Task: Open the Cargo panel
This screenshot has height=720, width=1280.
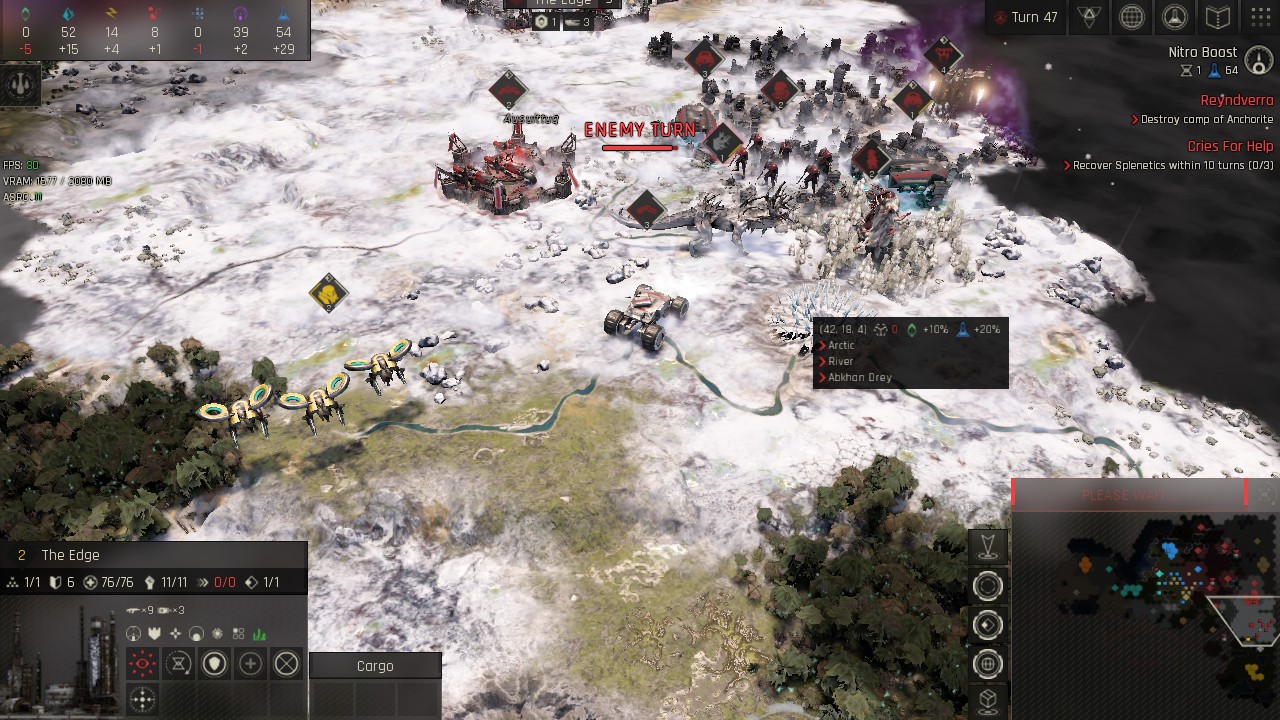Action: pos(375,666)
